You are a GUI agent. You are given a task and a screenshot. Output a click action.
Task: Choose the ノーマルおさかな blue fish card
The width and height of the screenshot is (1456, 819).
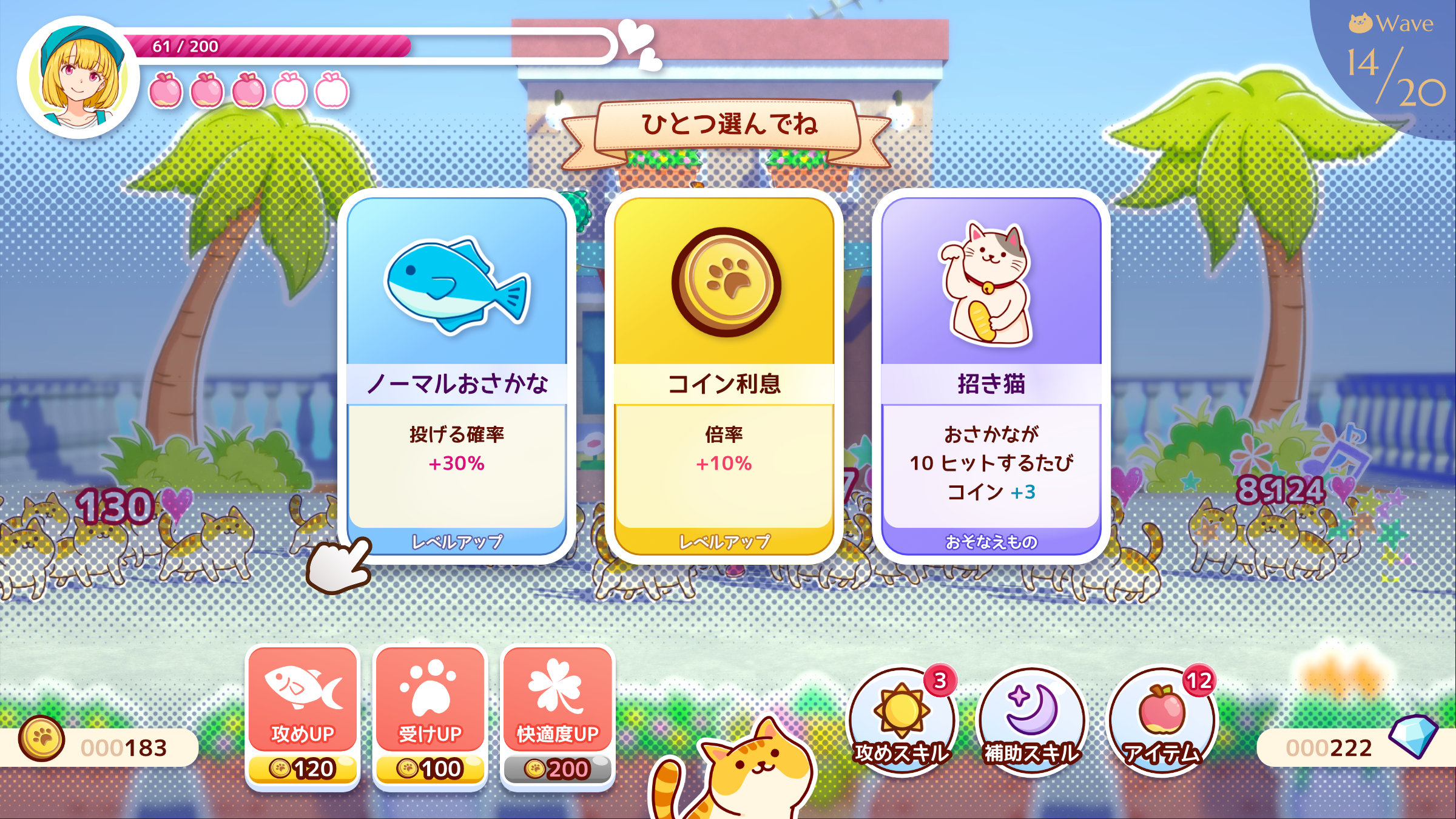click(456, 376)
